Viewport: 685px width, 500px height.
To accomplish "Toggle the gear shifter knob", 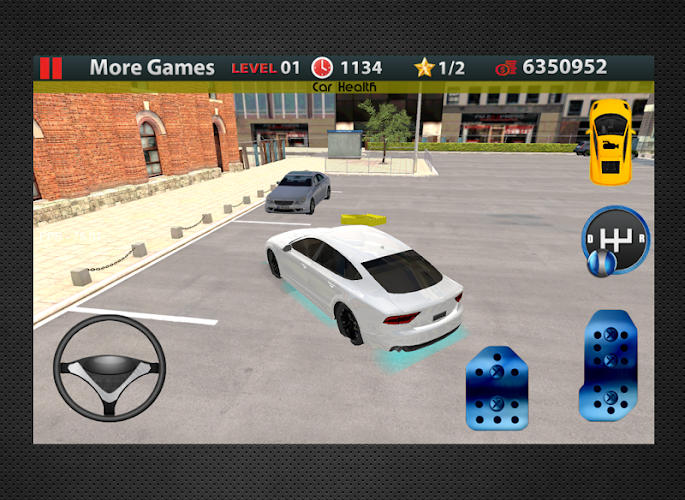I will [615, 240].
